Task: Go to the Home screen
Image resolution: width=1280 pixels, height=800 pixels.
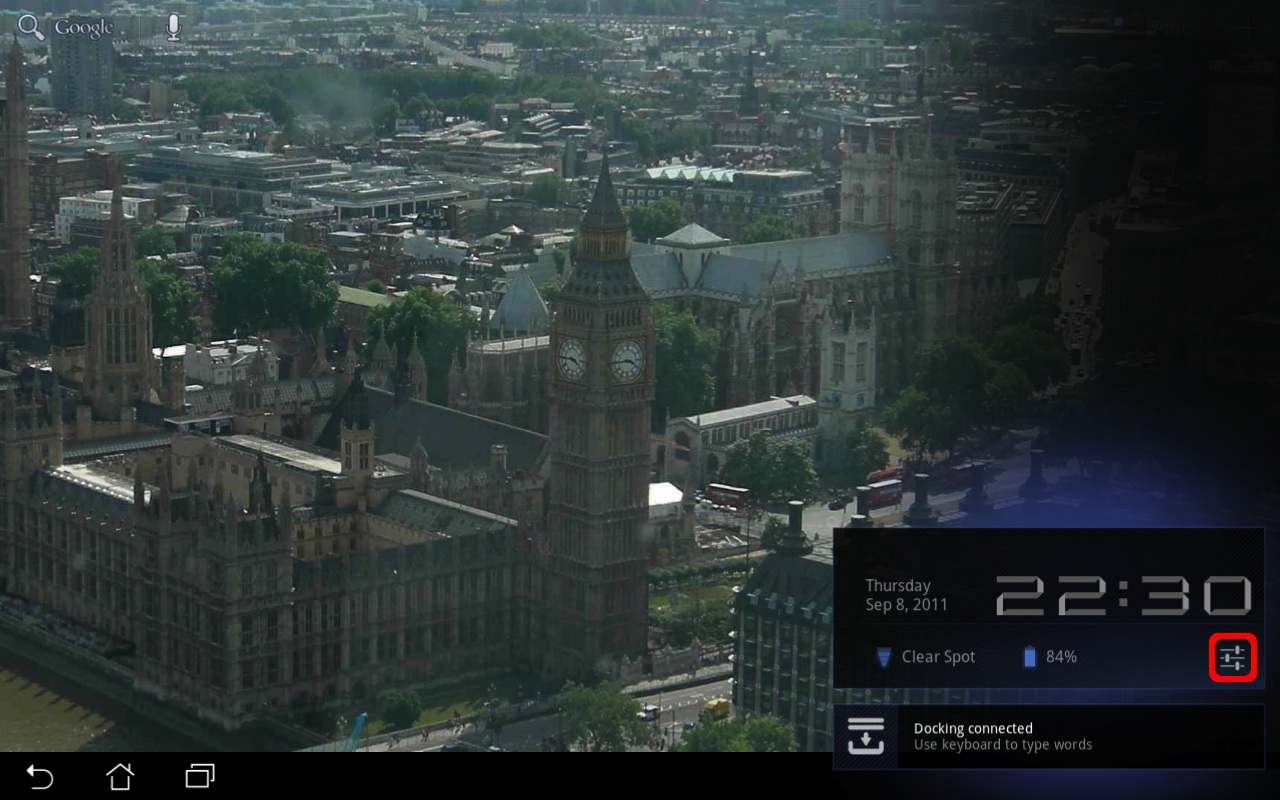Action: 120,776
